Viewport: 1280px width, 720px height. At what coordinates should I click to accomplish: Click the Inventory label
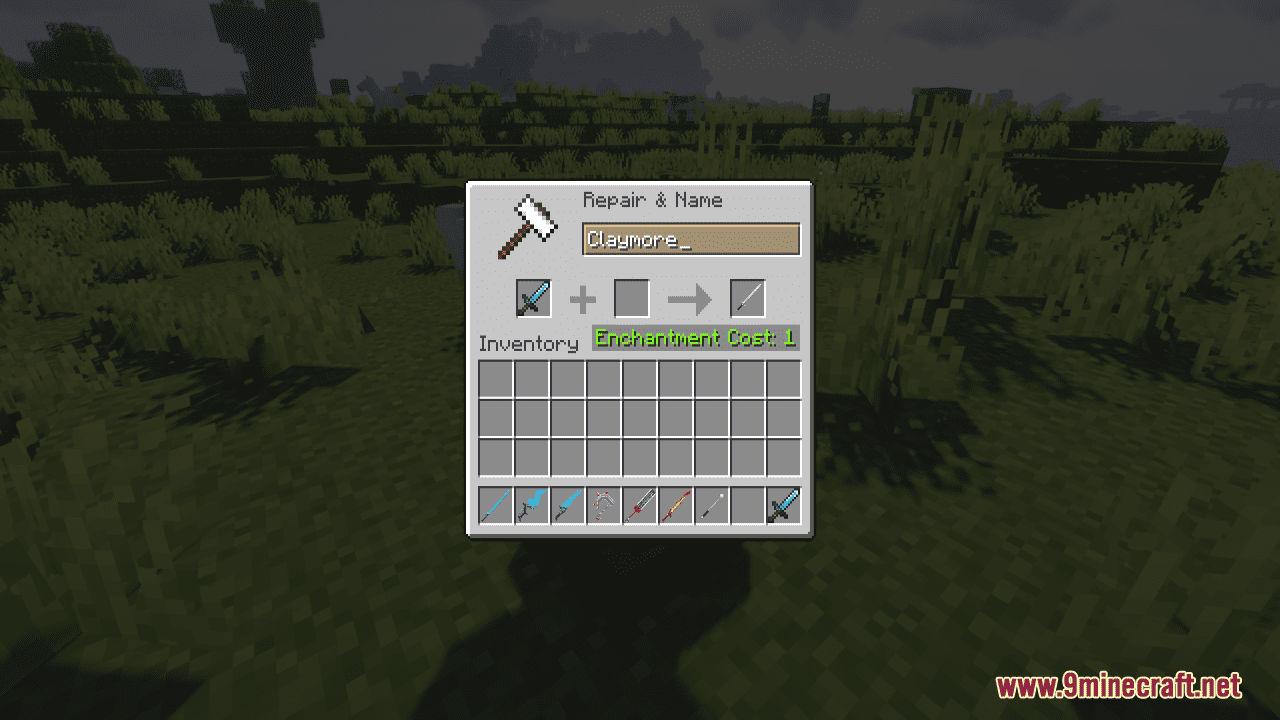click(529, 343)
